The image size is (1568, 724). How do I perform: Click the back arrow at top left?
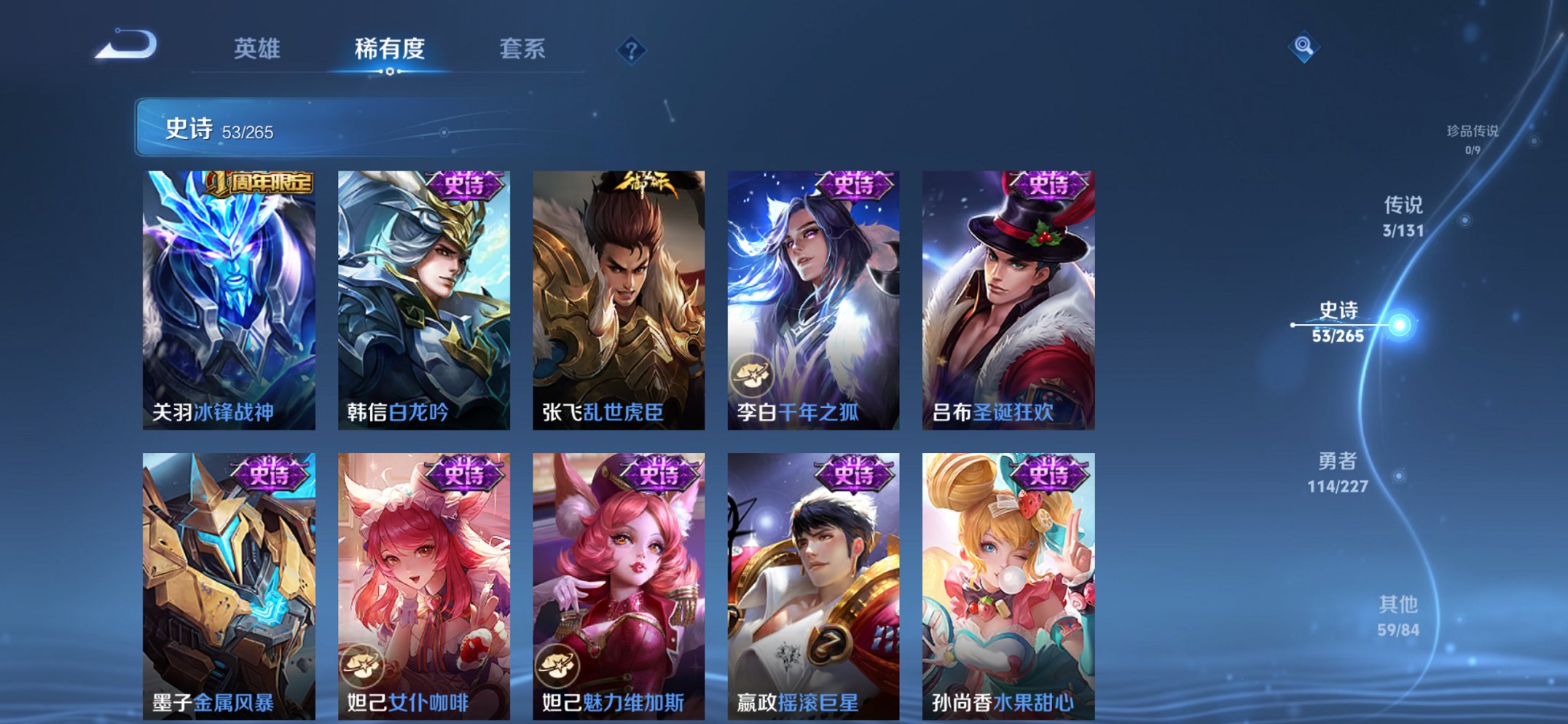click(128, 46)
